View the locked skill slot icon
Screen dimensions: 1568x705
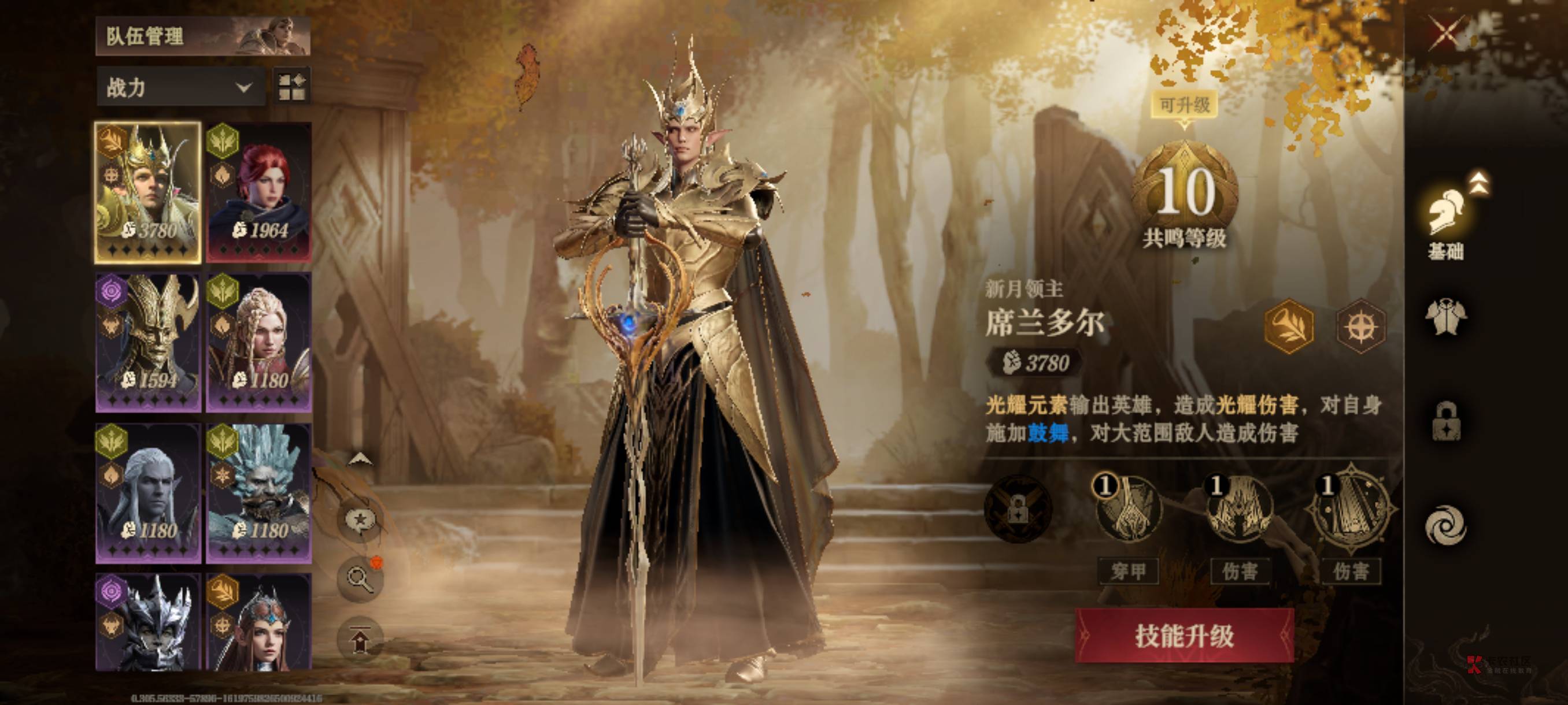pyautogui.click(x=1018, y=509)
